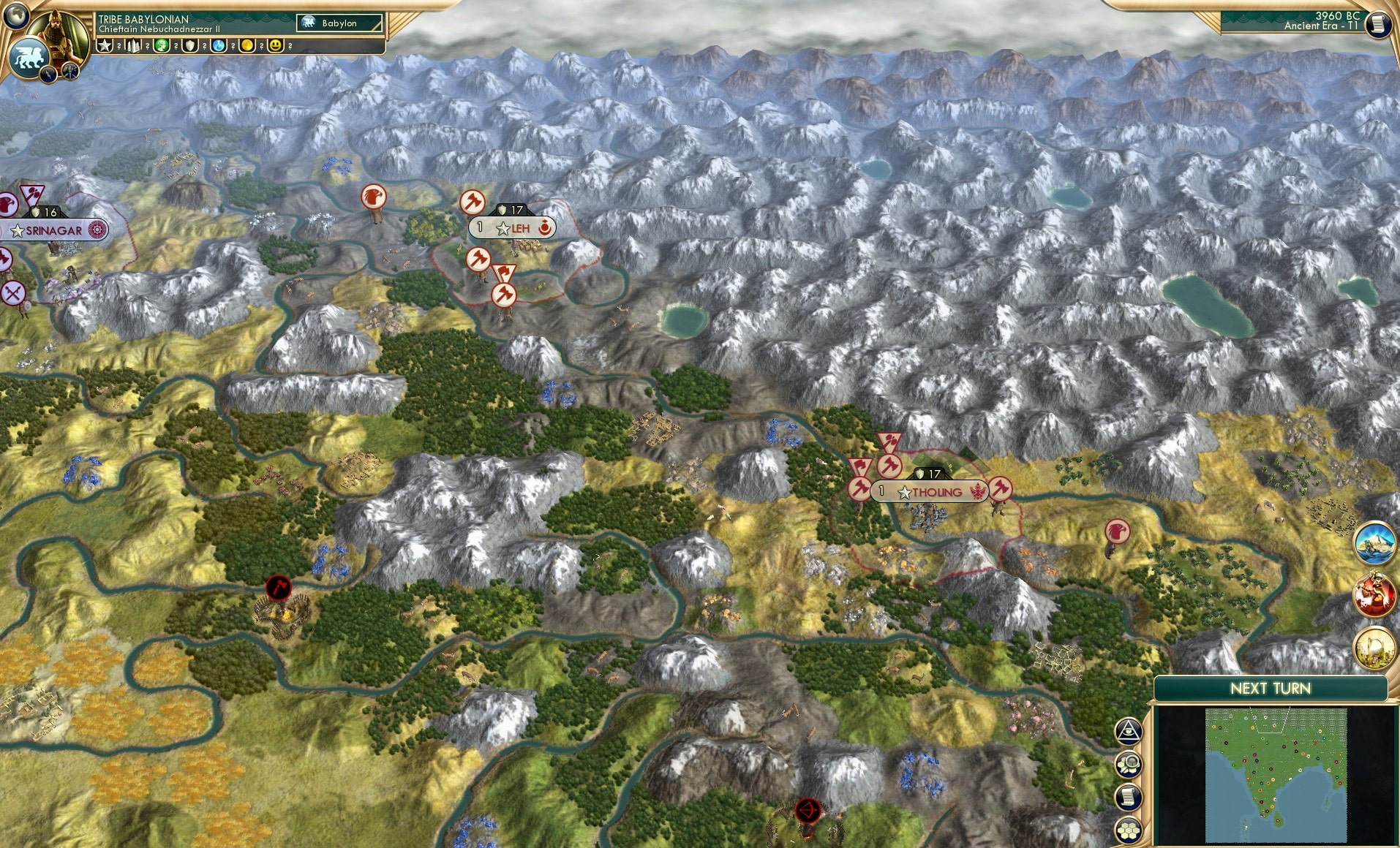
Task: Expand the Leh city banner
Action: pyautogui.click(x=512, y=227)
